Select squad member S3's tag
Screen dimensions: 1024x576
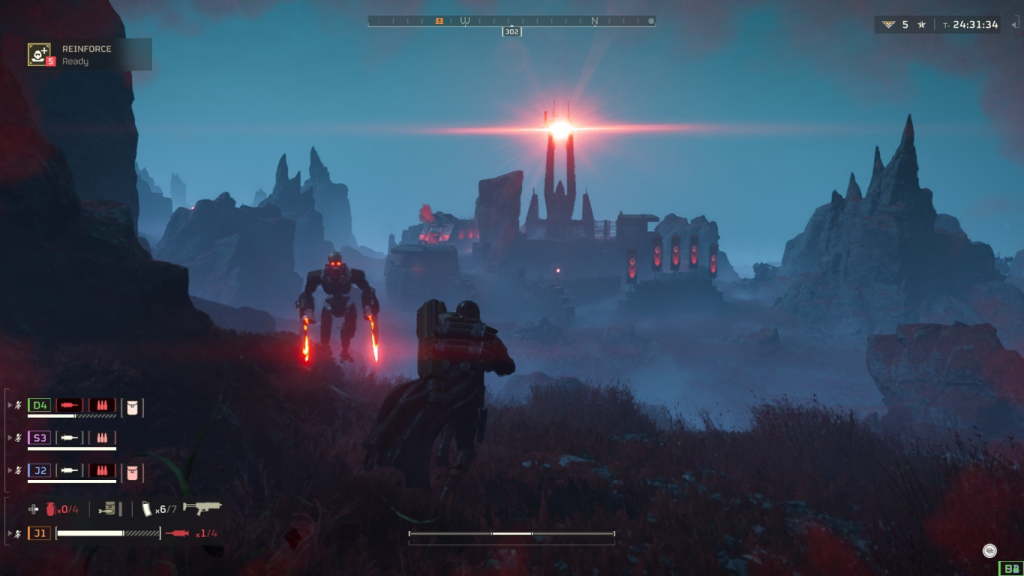pyautogui.click(x=39, y=438)
